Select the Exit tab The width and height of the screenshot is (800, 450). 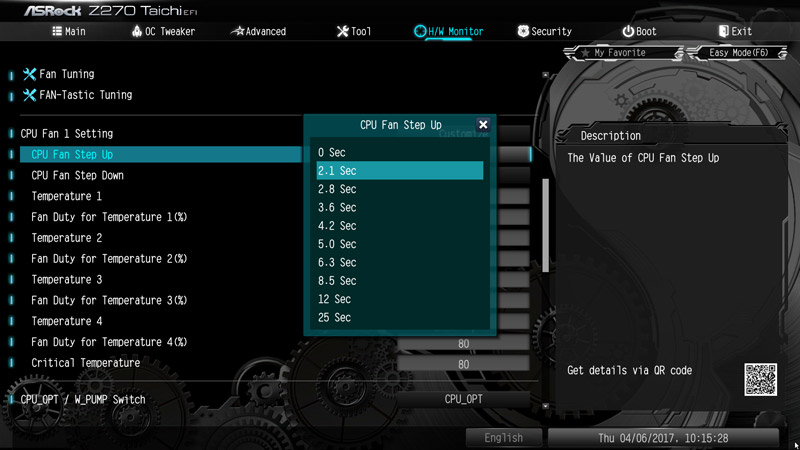(x=734, y=31)
